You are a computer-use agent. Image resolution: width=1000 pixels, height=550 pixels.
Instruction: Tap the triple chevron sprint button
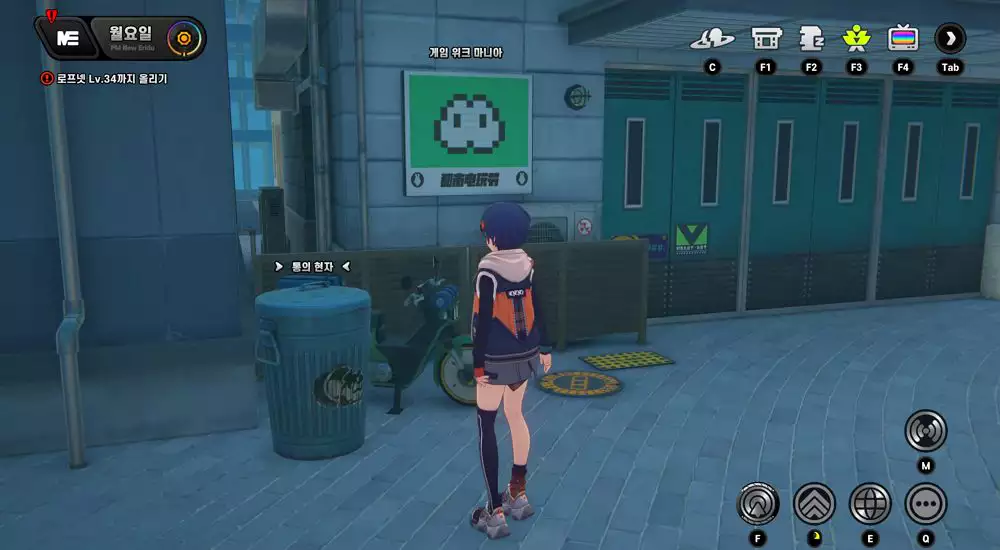tap(814, 503)
